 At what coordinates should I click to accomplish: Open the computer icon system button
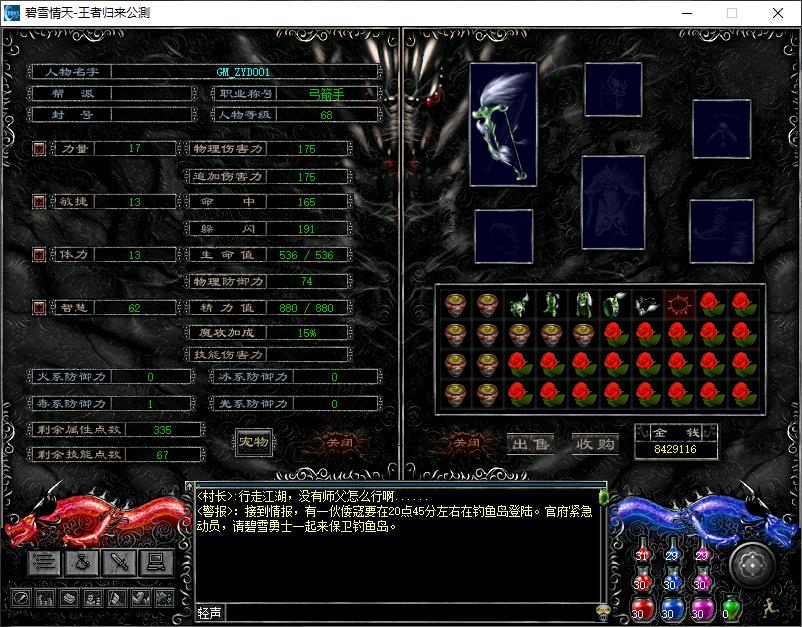tap(155, 563)
